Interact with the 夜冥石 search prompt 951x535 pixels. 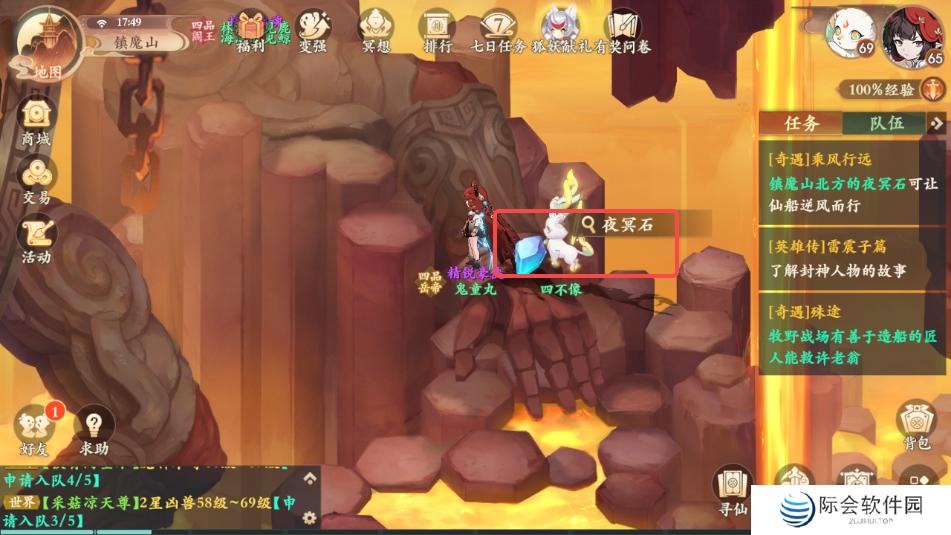(628, 225)
